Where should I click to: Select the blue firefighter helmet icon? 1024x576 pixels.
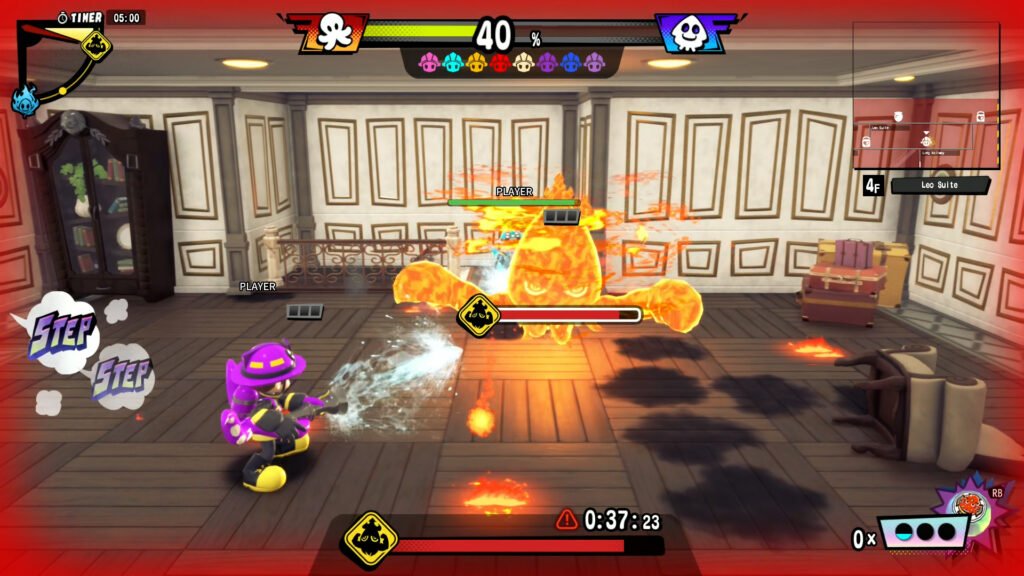(x=571, y=63)
